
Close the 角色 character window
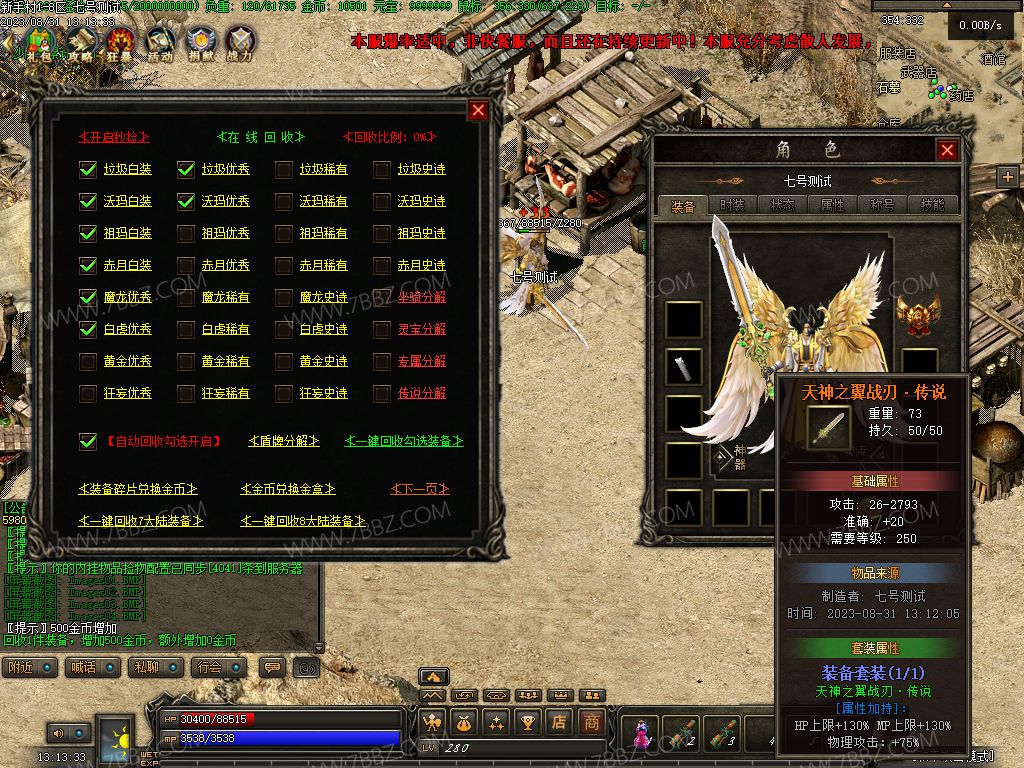pos(947,150)
